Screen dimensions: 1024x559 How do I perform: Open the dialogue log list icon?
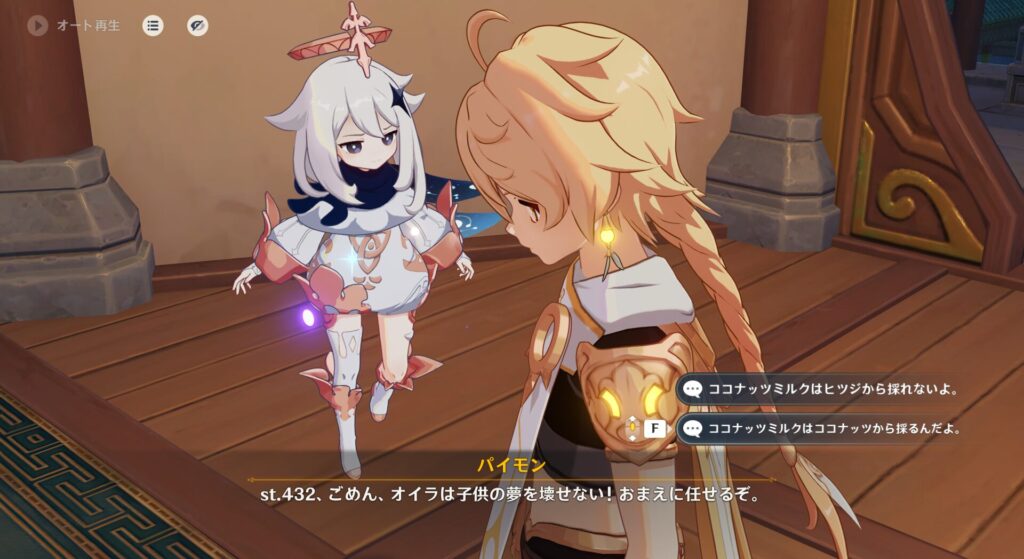[x=152, y=26]
